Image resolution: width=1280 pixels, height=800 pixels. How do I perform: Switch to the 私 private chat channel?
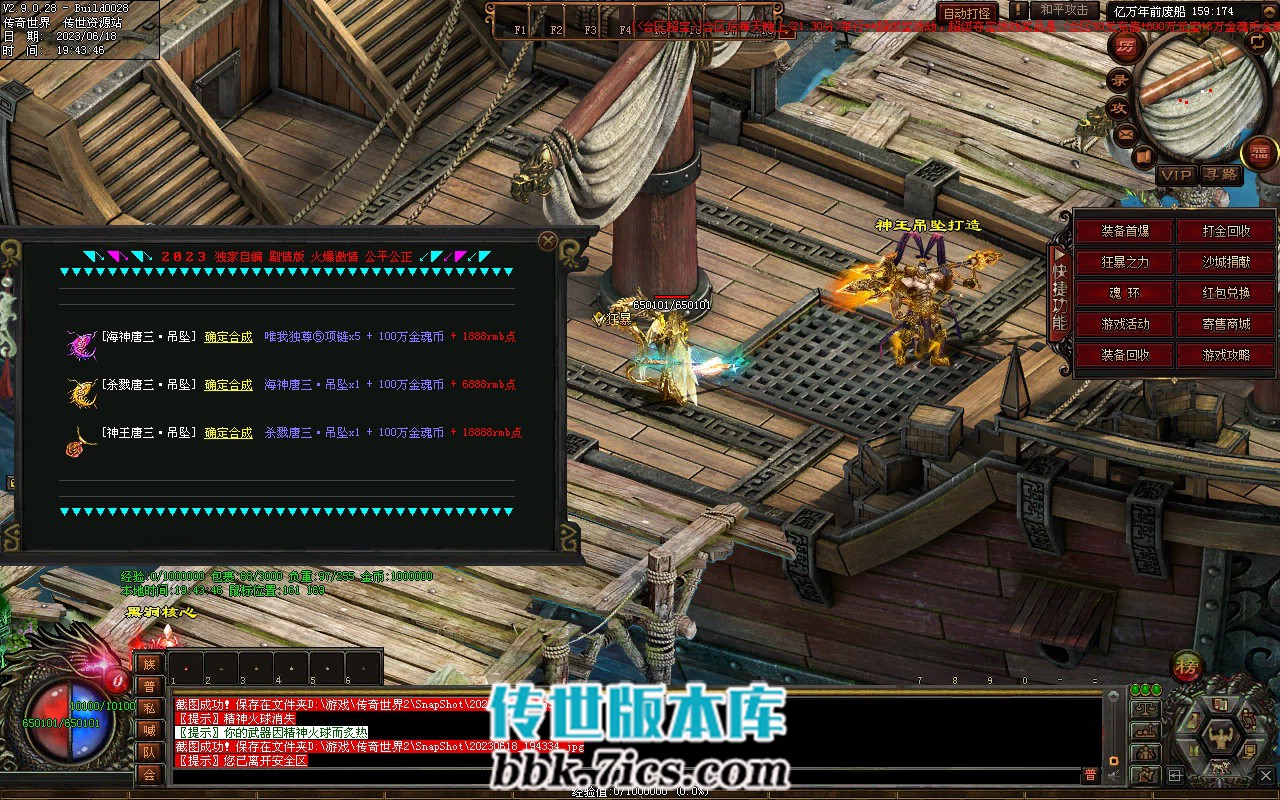click(149, 707)
